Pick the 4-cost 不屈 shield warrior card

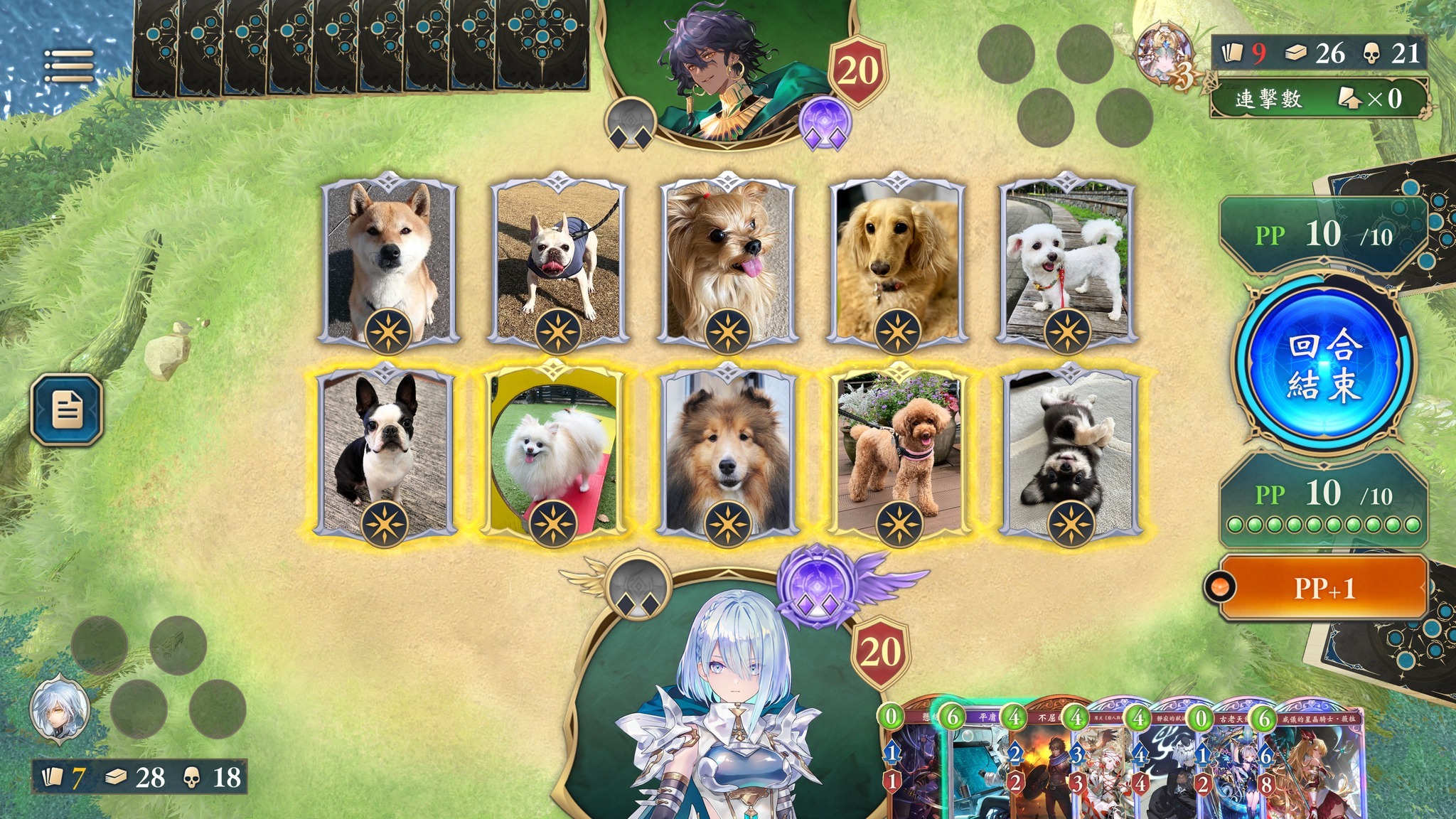(1038, 768)
